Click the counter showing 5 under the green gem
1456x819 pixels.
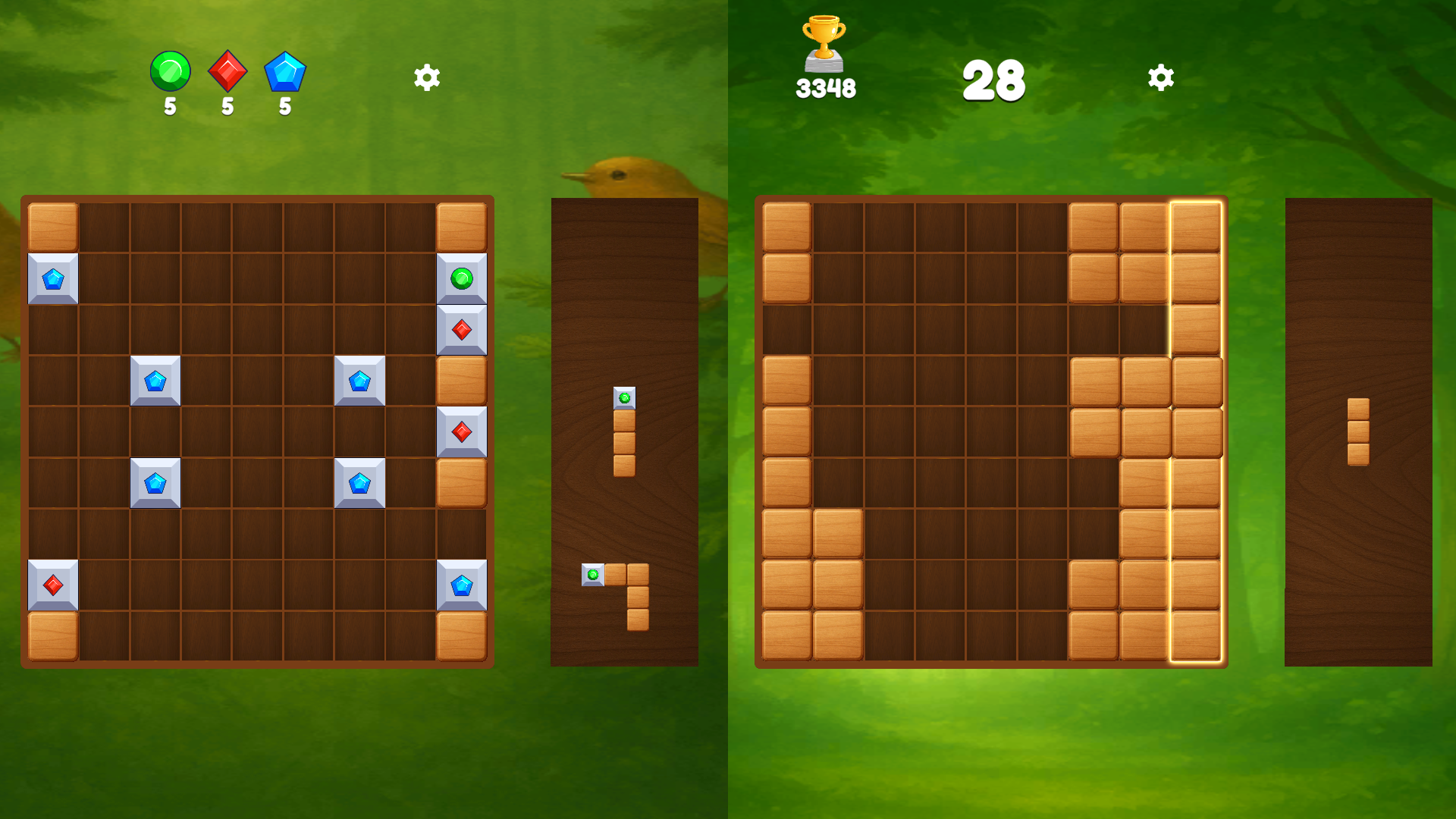click(x=169, y=106)
